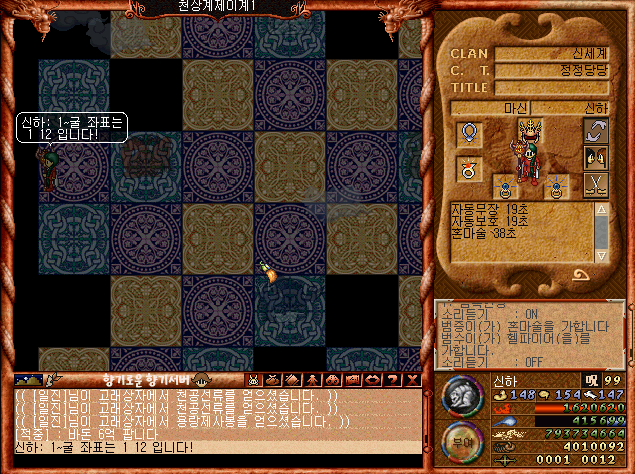
Task: Click the swirling arrows swap button
Action: coord(596,131)
